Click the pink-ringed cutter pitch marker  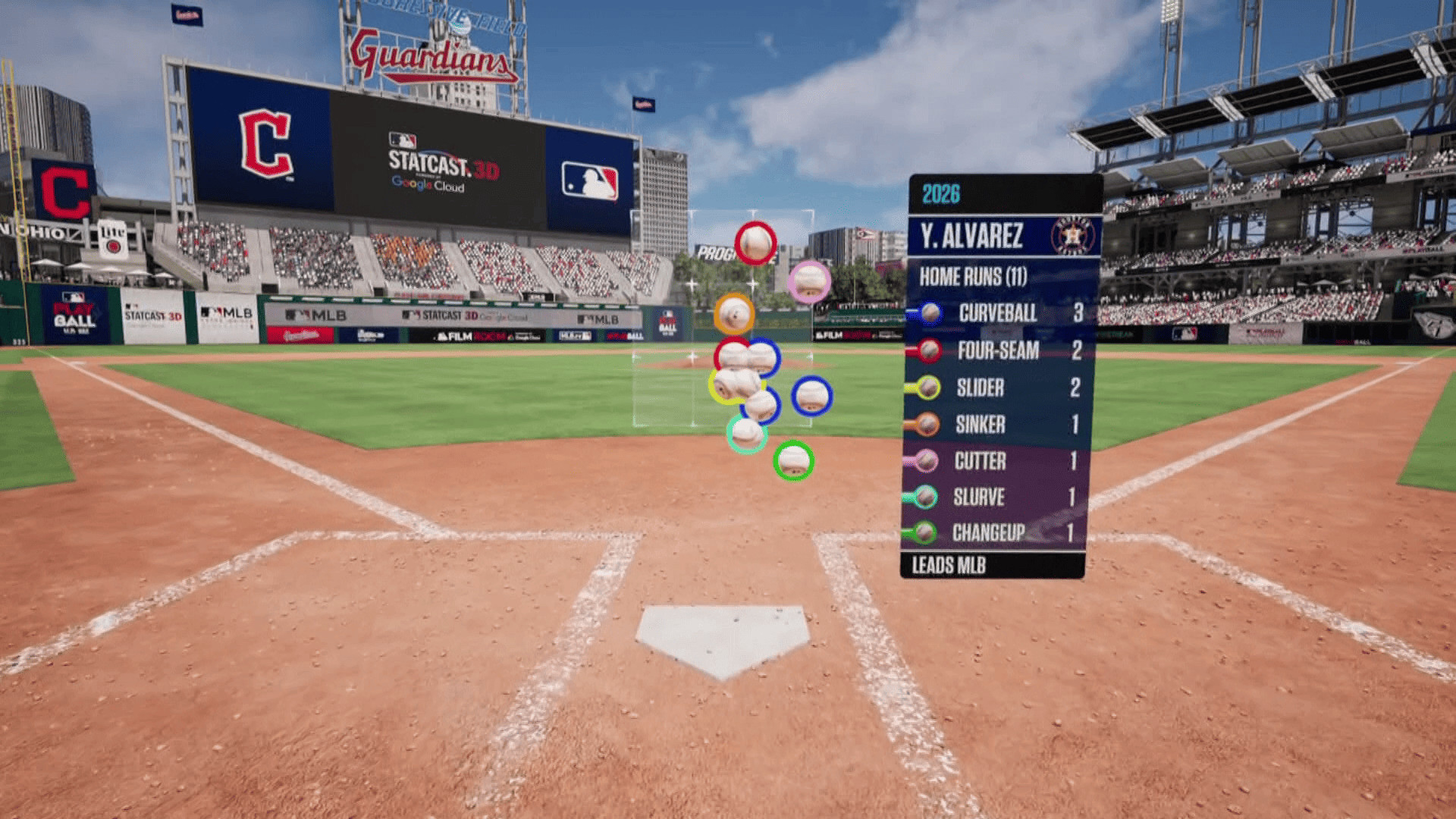(809, 281)
